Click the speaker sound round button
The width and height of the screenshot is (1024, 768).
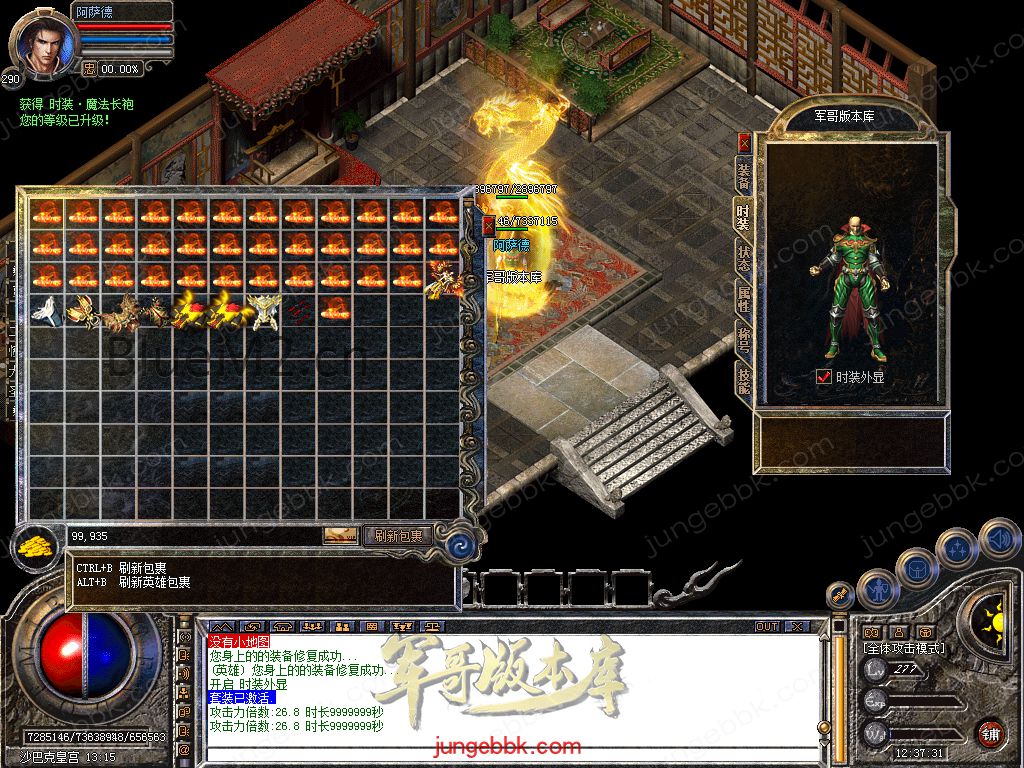click(998, 540)
